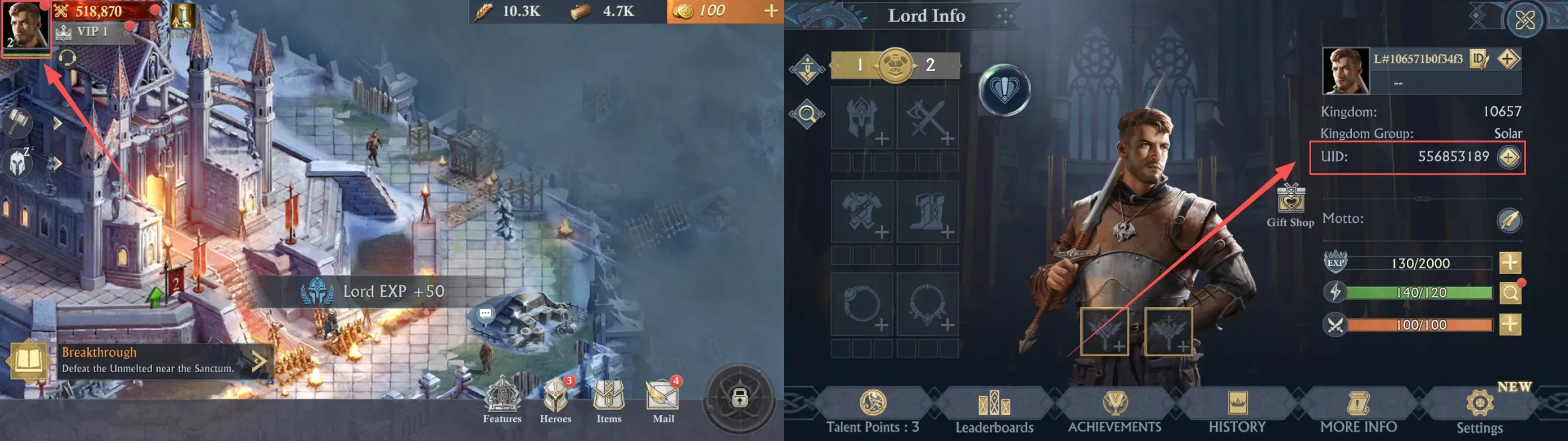
Task: Close the Lord Info window
Action: tap(1524, 21)
